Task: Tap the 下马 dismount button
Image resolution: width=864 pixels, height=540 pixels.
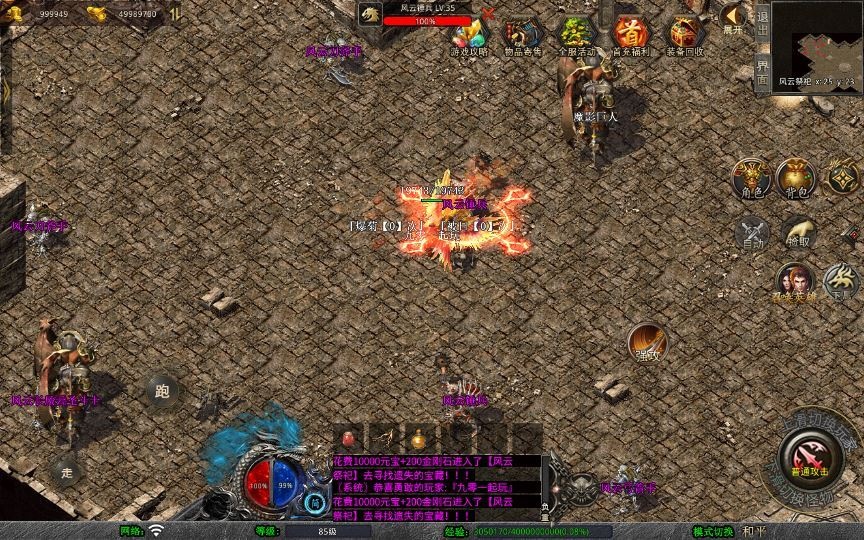Action: pyautogui.click(x=840, y=282)
